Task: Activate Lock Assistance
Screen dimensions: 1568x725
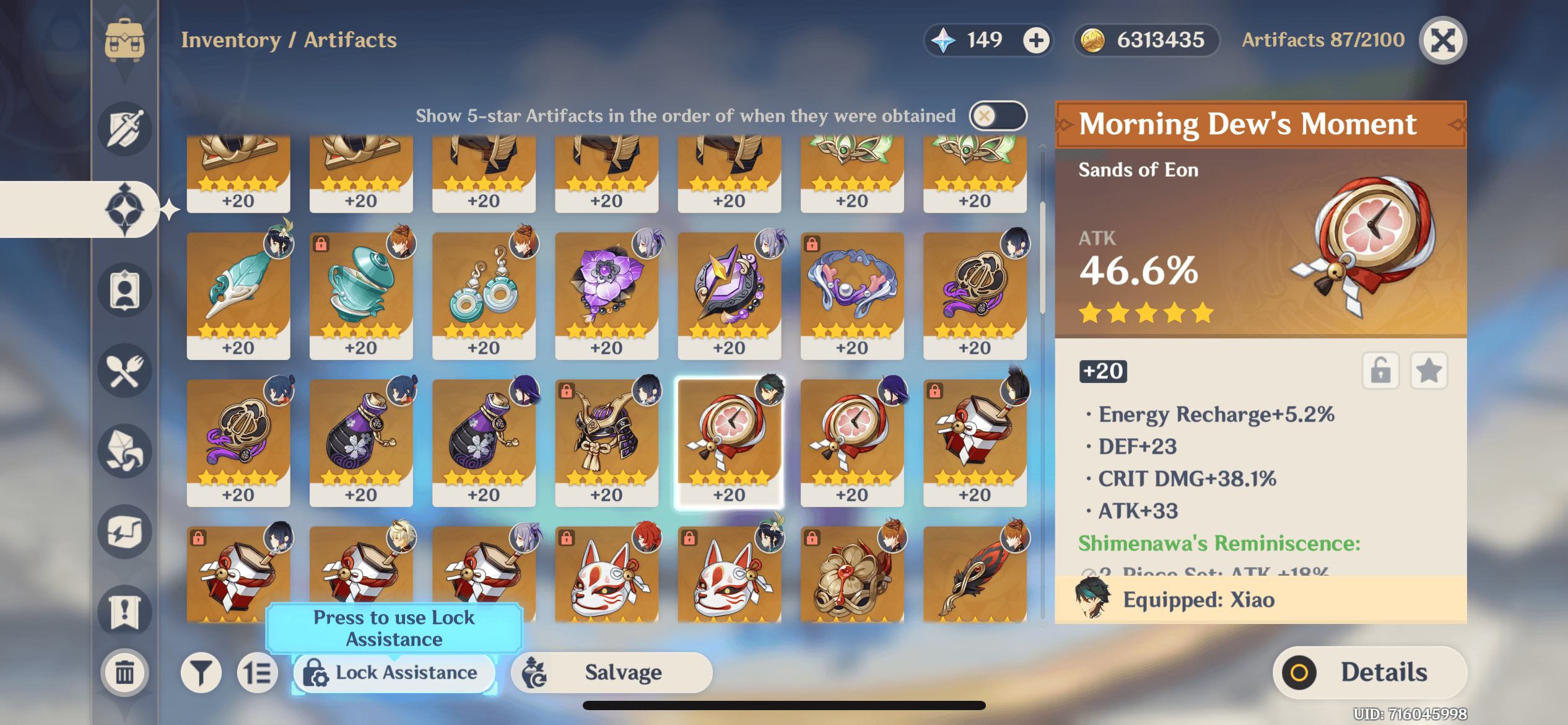Action: [394, 672]
